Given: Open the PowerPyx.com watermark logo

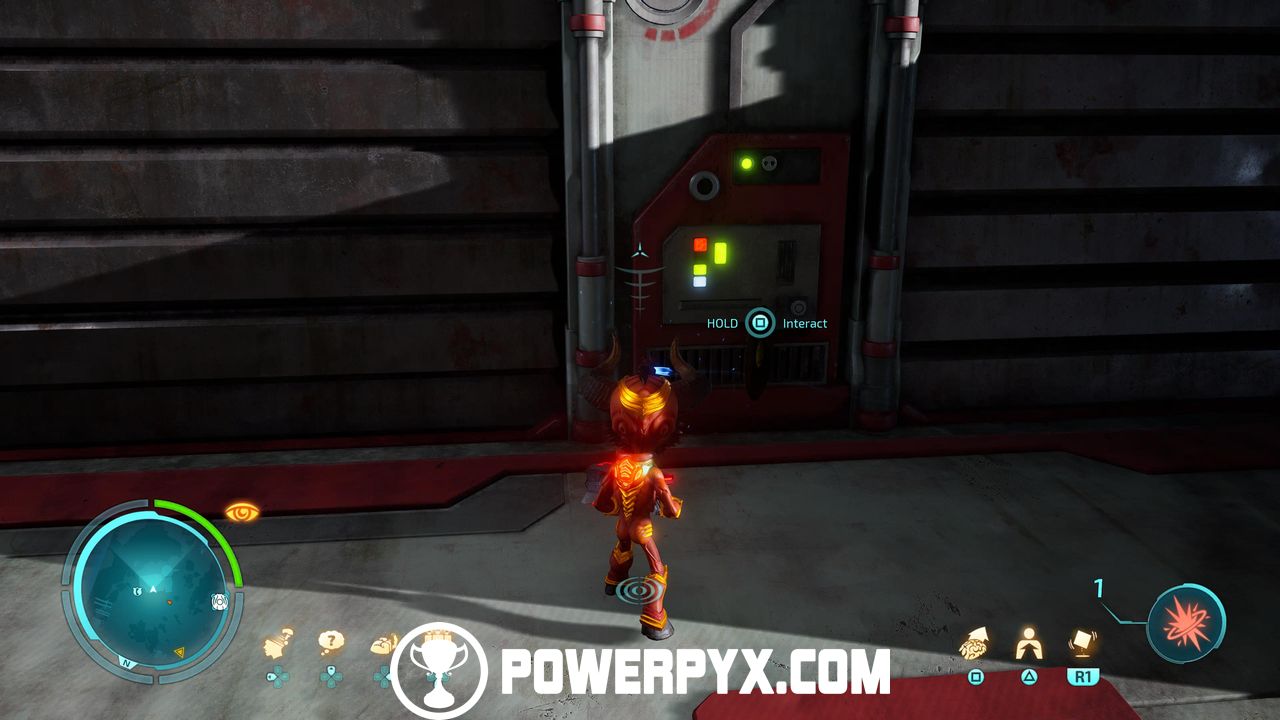Looking at the screenshot, I should (640, 670).
